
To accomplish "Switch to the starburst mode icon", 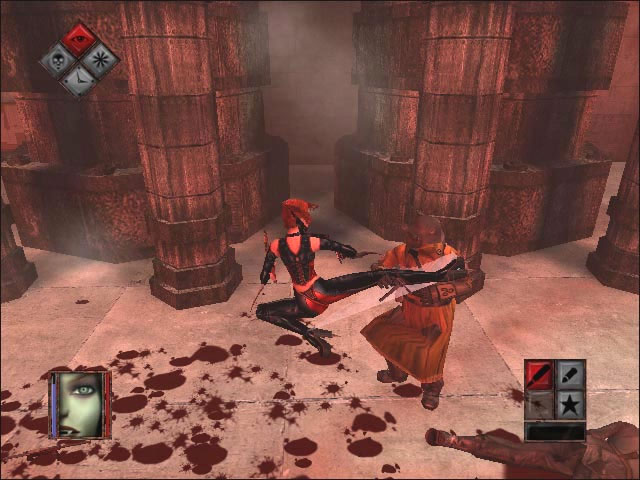I will pos(100,59).
